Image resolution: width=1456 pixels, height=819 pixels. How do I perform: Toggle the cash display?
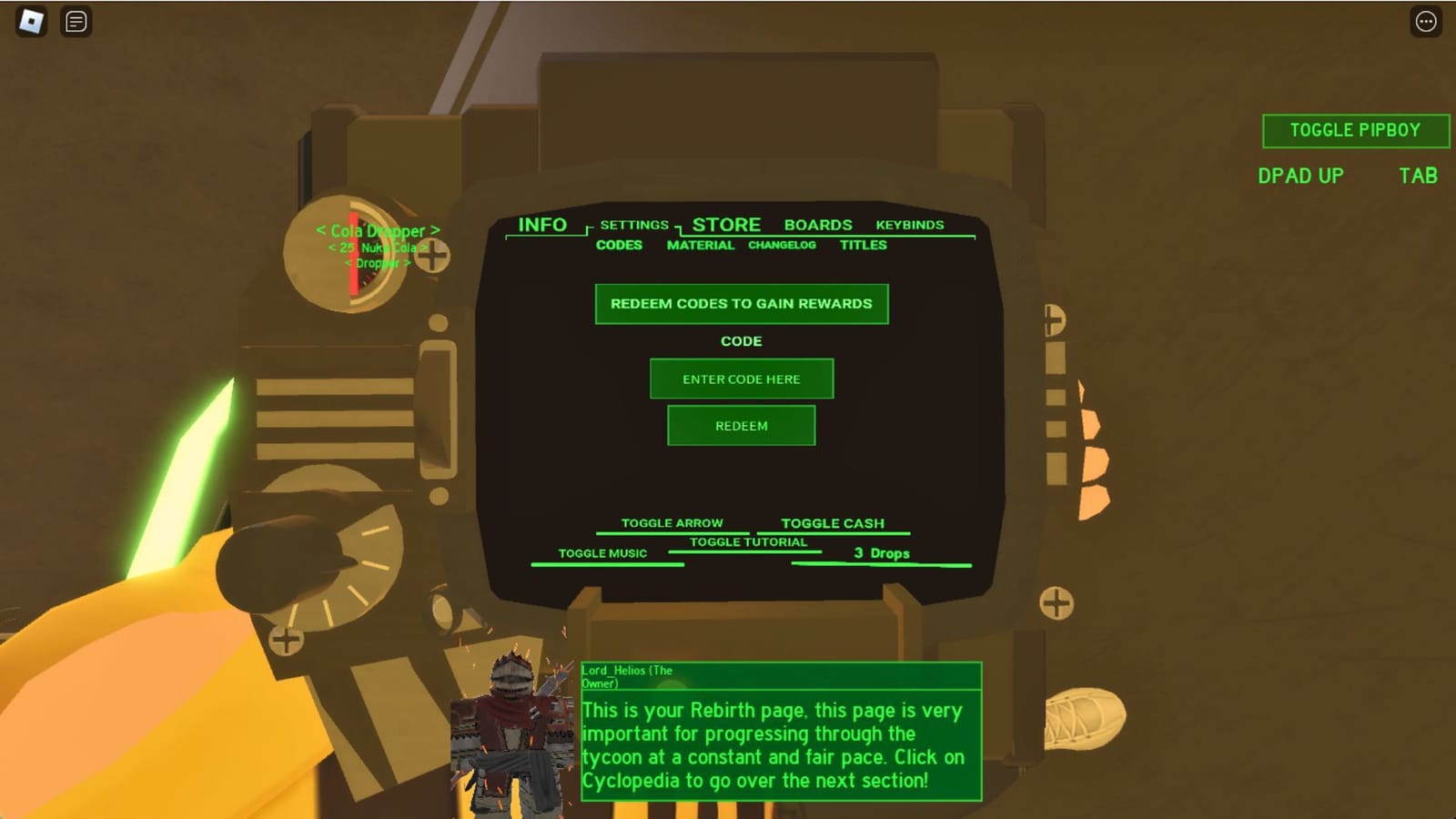[x=833, y=522]
